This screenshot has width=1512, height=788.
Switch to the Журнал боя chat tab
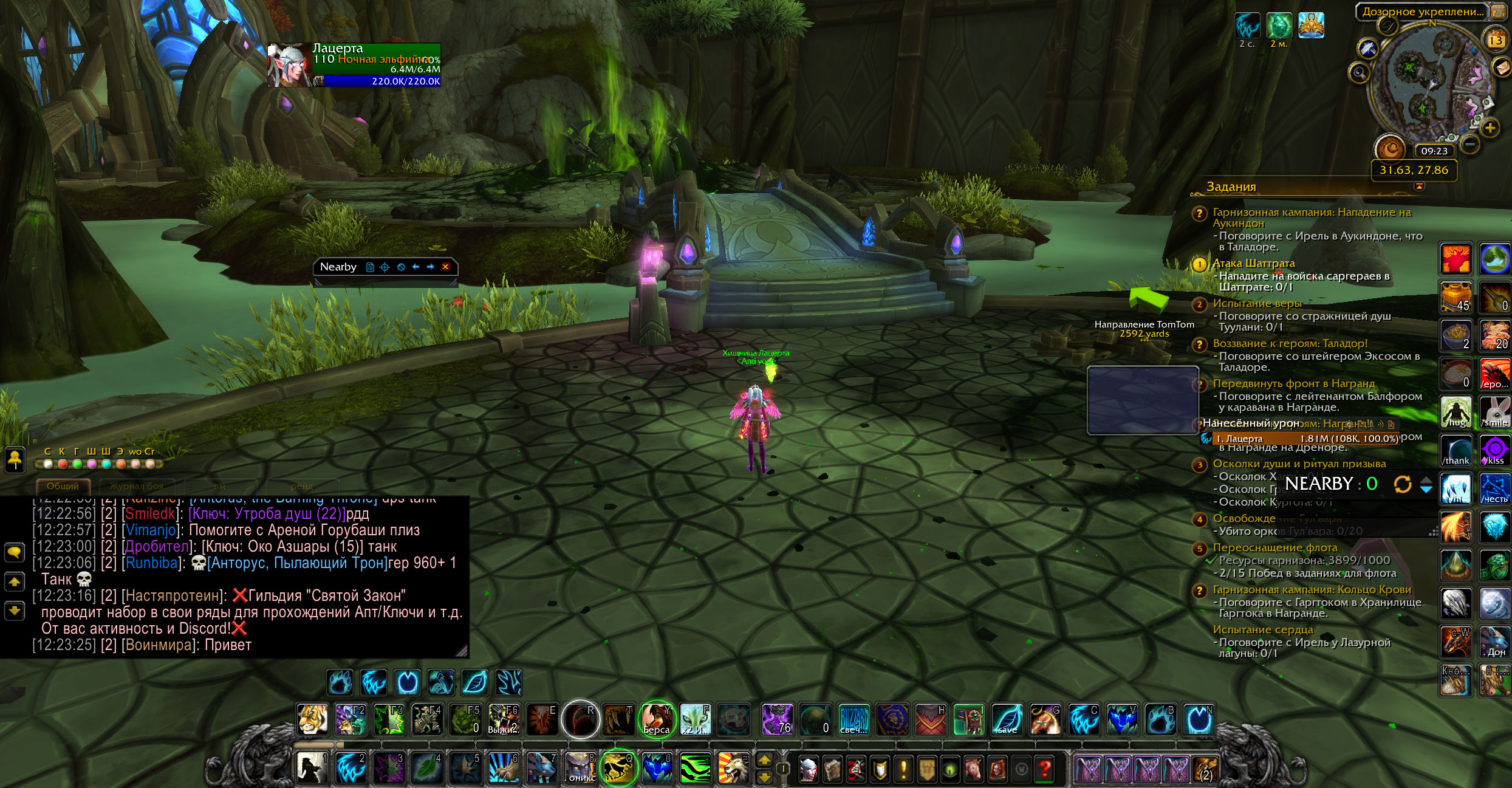137,486
